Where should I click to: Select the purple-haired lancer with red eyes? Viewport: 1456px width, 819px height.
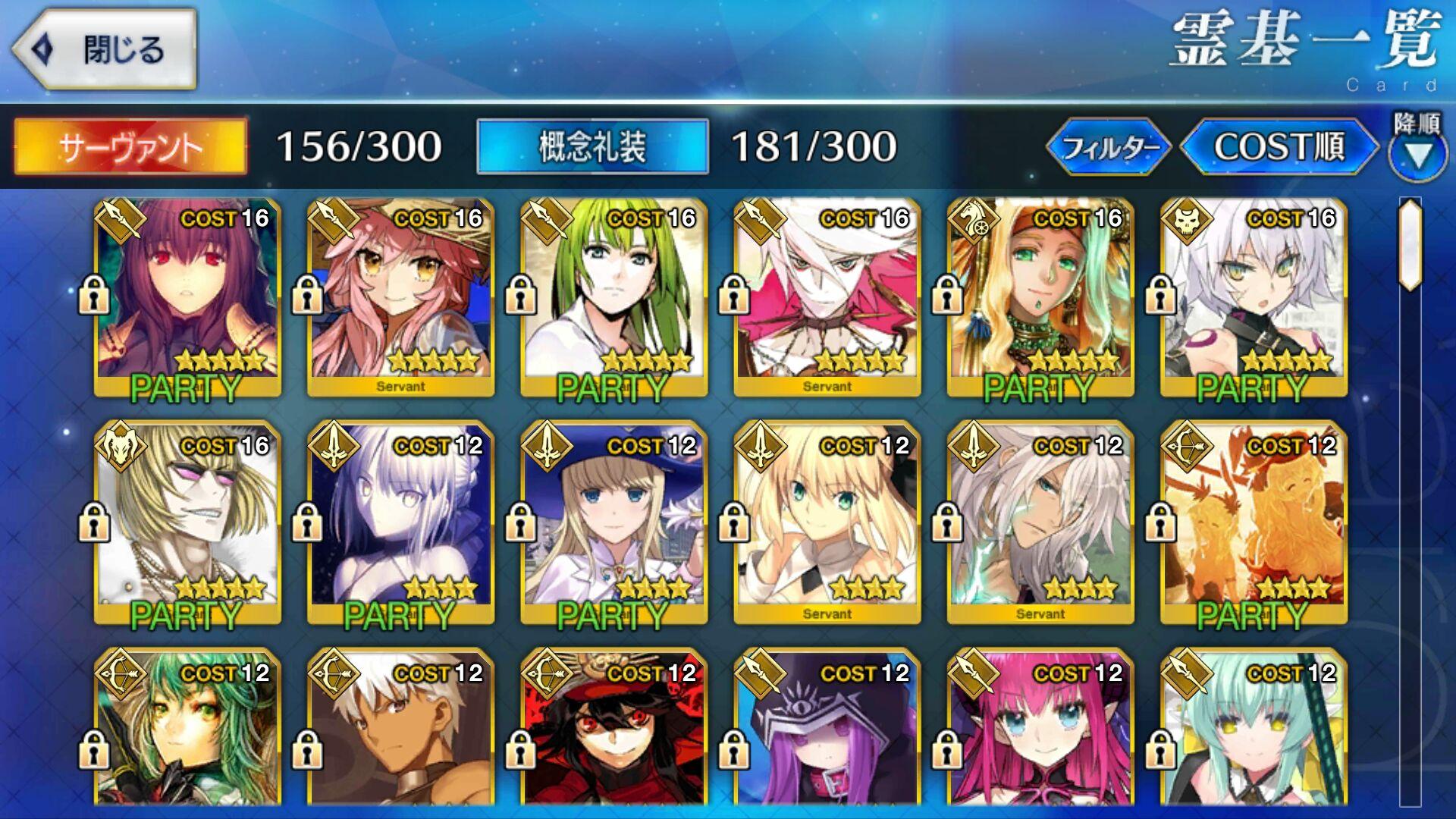187,297
